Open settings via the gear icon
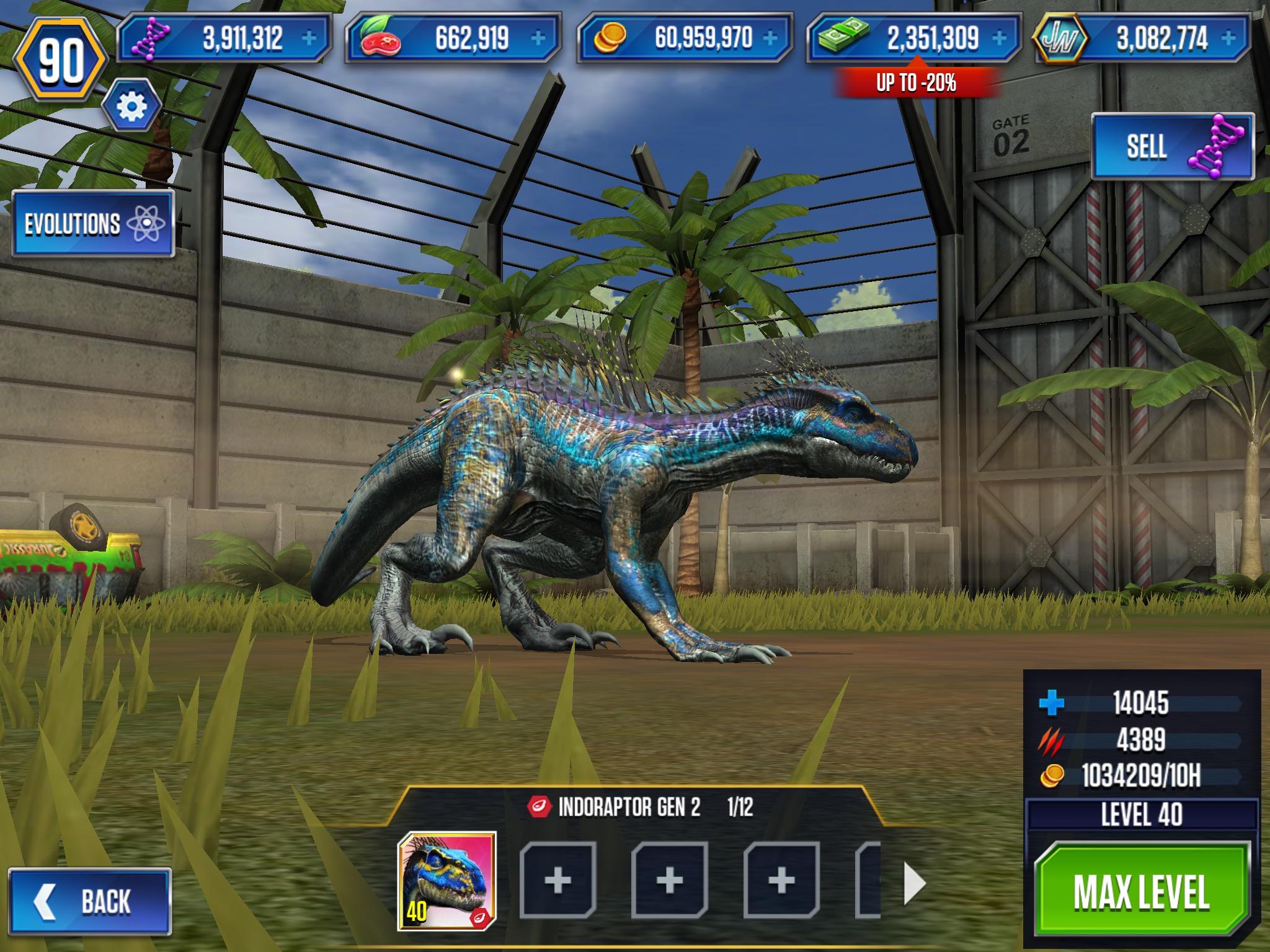This screenshot has height=952, width=1270. (x=131, y=107)
